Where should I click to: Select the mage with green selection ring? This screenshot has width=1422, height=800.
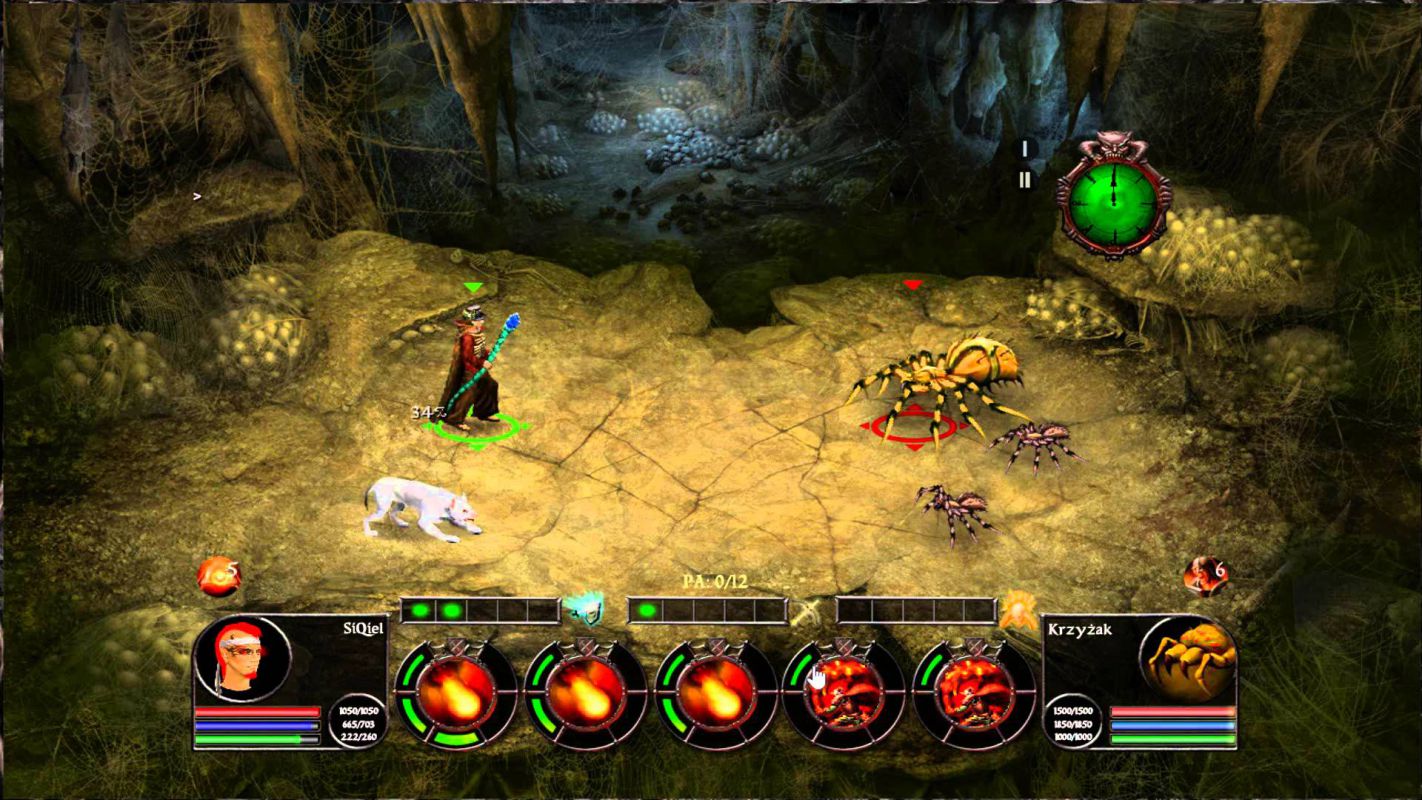coord(475,370)
